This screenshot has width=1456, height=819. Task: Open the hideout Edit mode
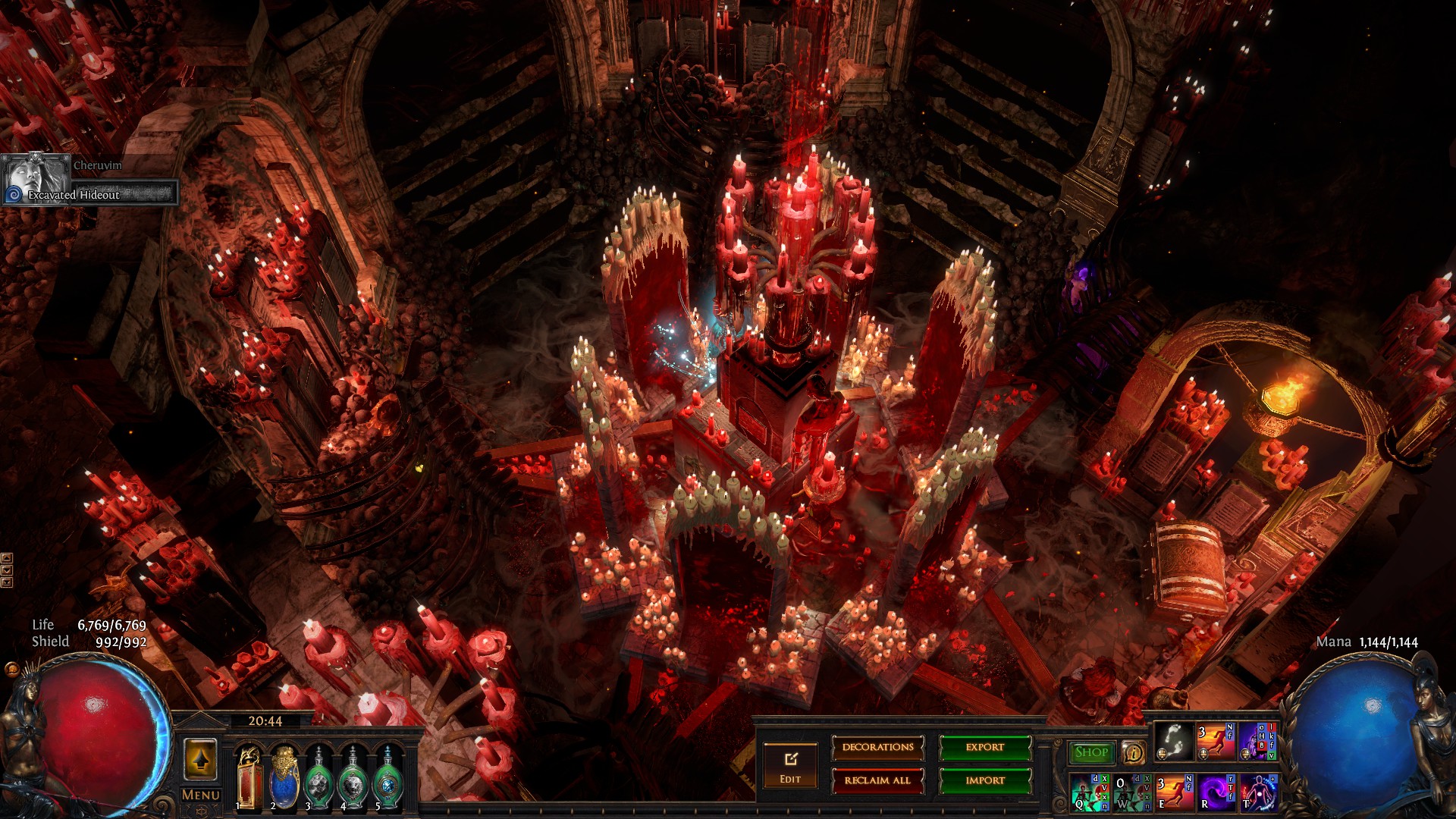point(790,765)
